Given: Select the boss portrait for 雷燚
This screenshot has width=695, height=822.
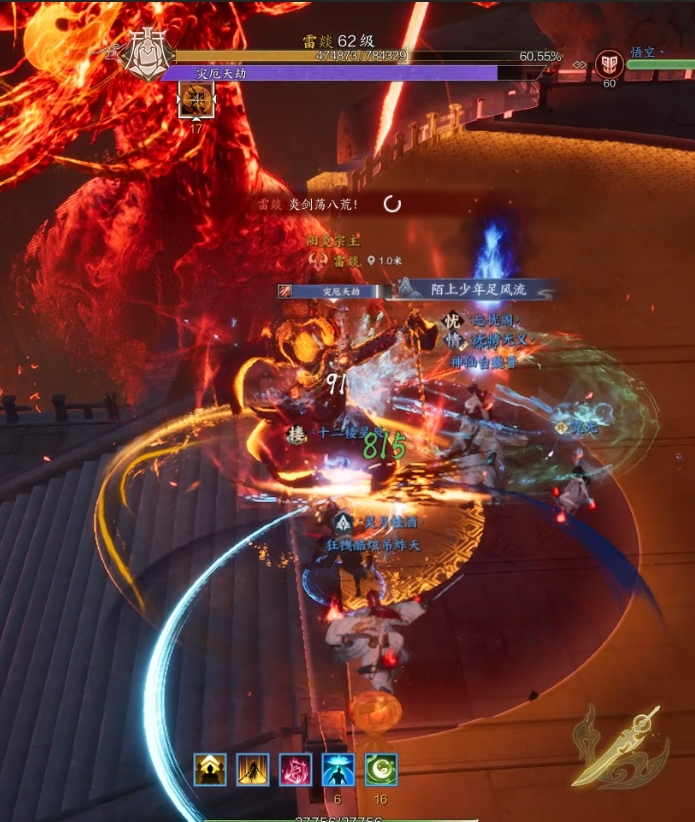Looking at the screenshot, I should (x=145, y=53).
